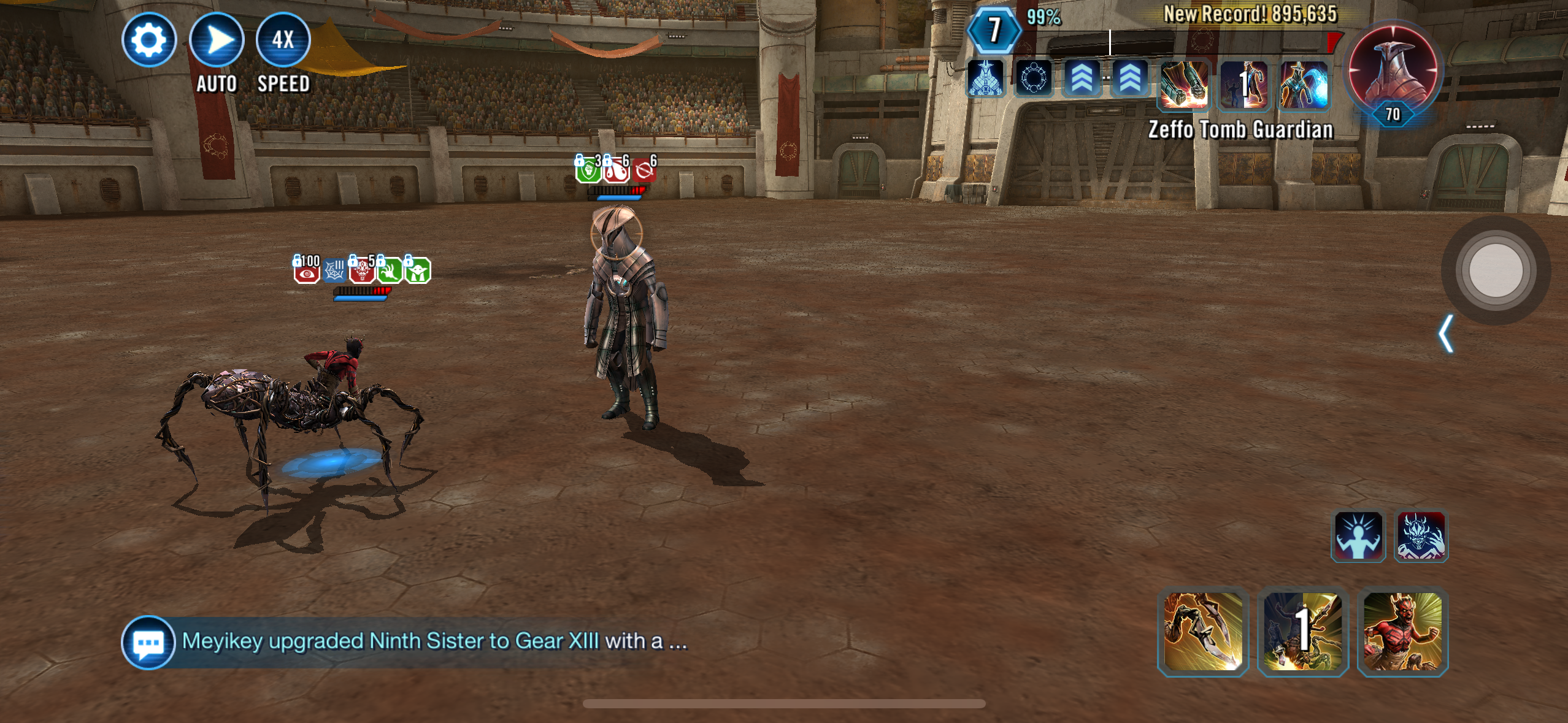Open the guild chat message bubble
Image resolution: width=1568 pixels, height=723 pixels.
(148, 642)
